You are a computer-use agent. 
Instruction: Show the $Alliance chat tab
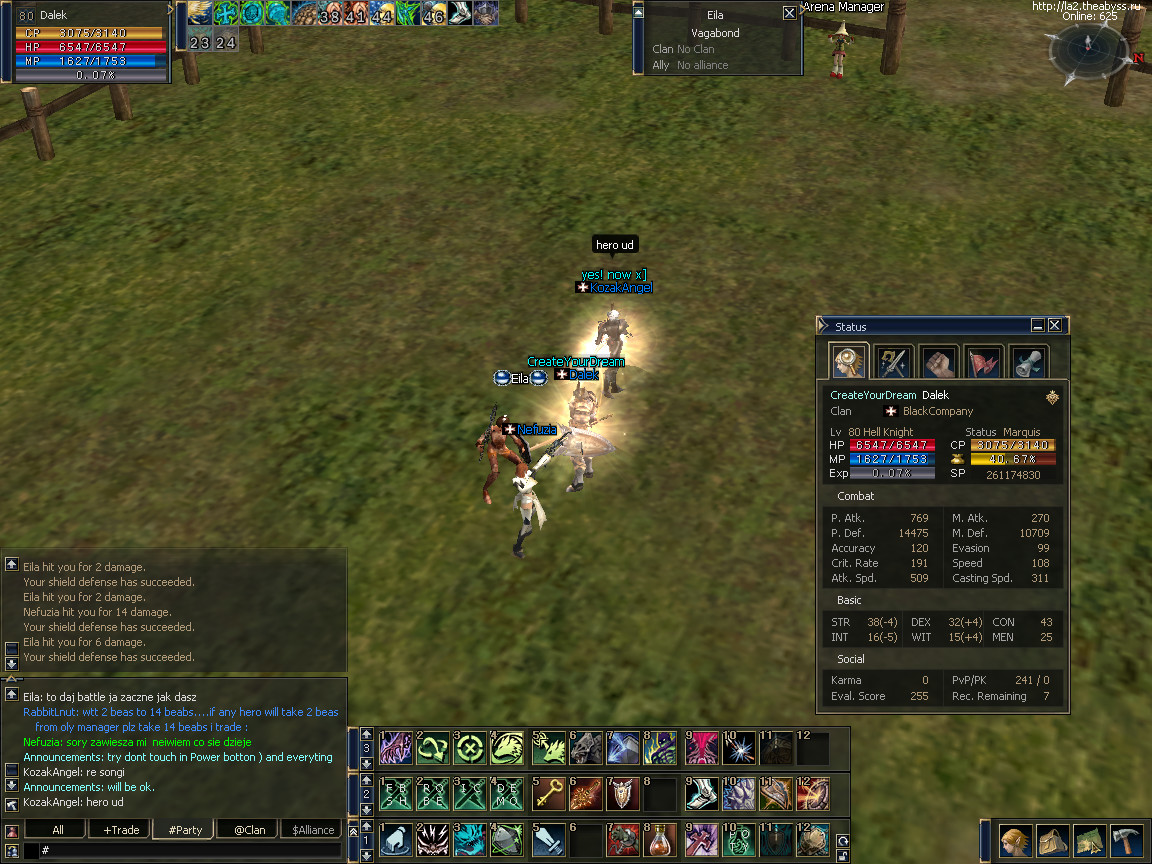(313, 829)
